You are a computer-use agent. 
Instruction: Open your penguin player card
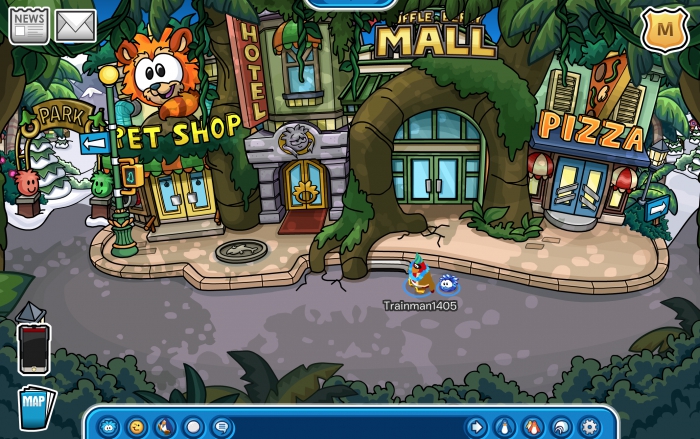point(505,427)
